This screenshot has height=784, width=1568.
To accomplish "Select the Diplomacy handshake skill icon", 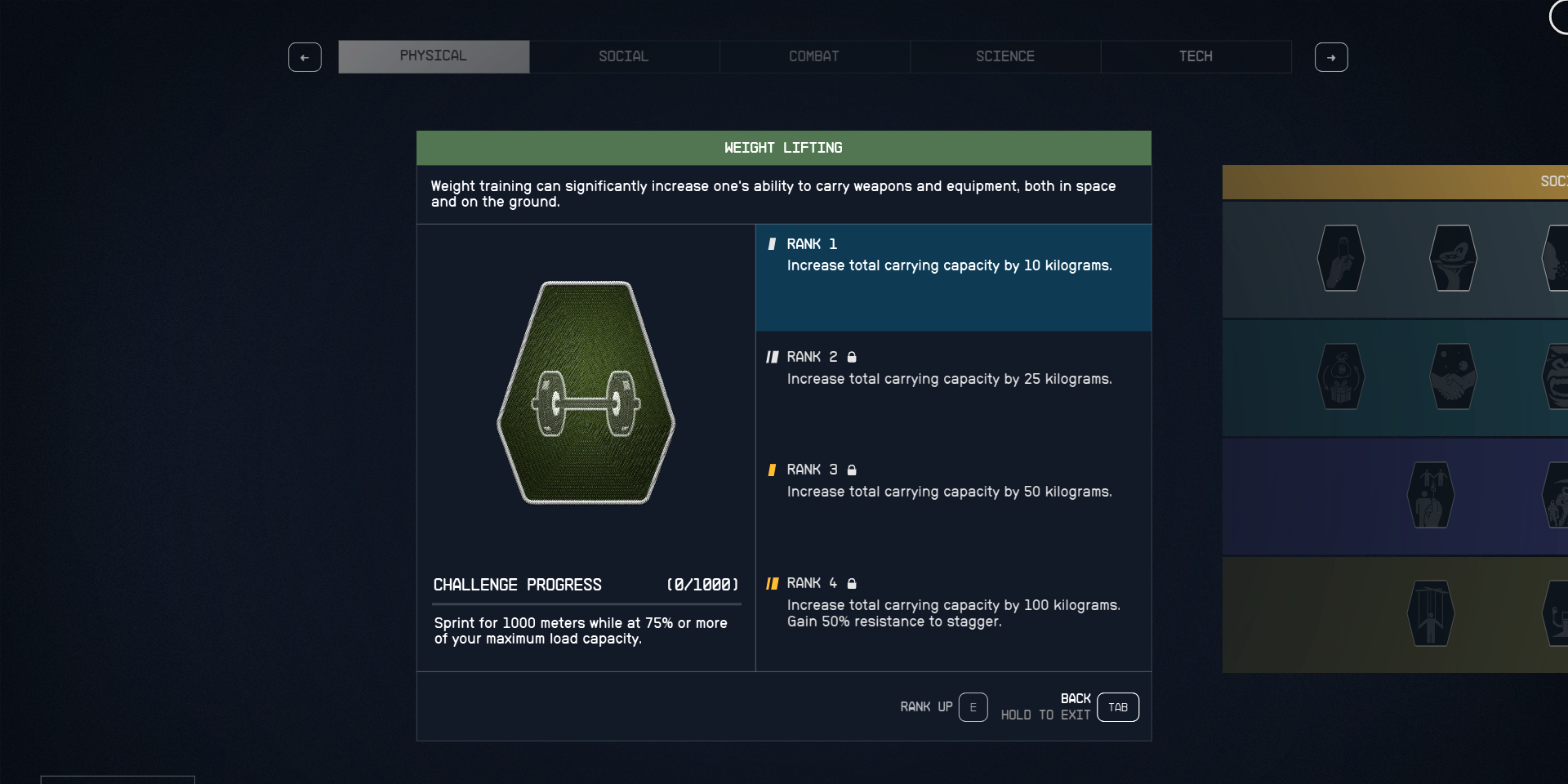I will click(x=1454, y=377).
